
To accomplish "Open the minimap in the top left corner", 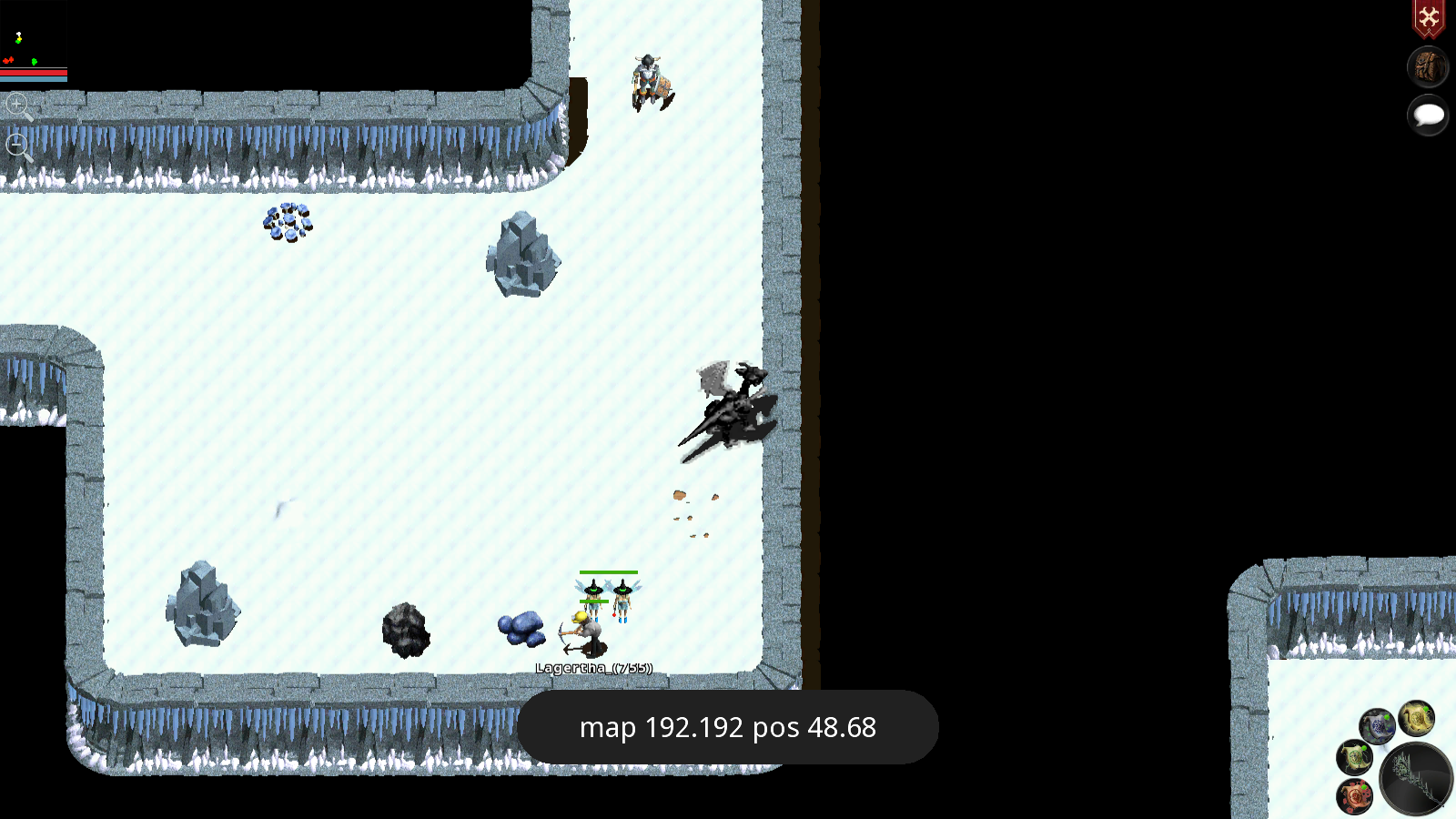I will (x=34, y=35).
